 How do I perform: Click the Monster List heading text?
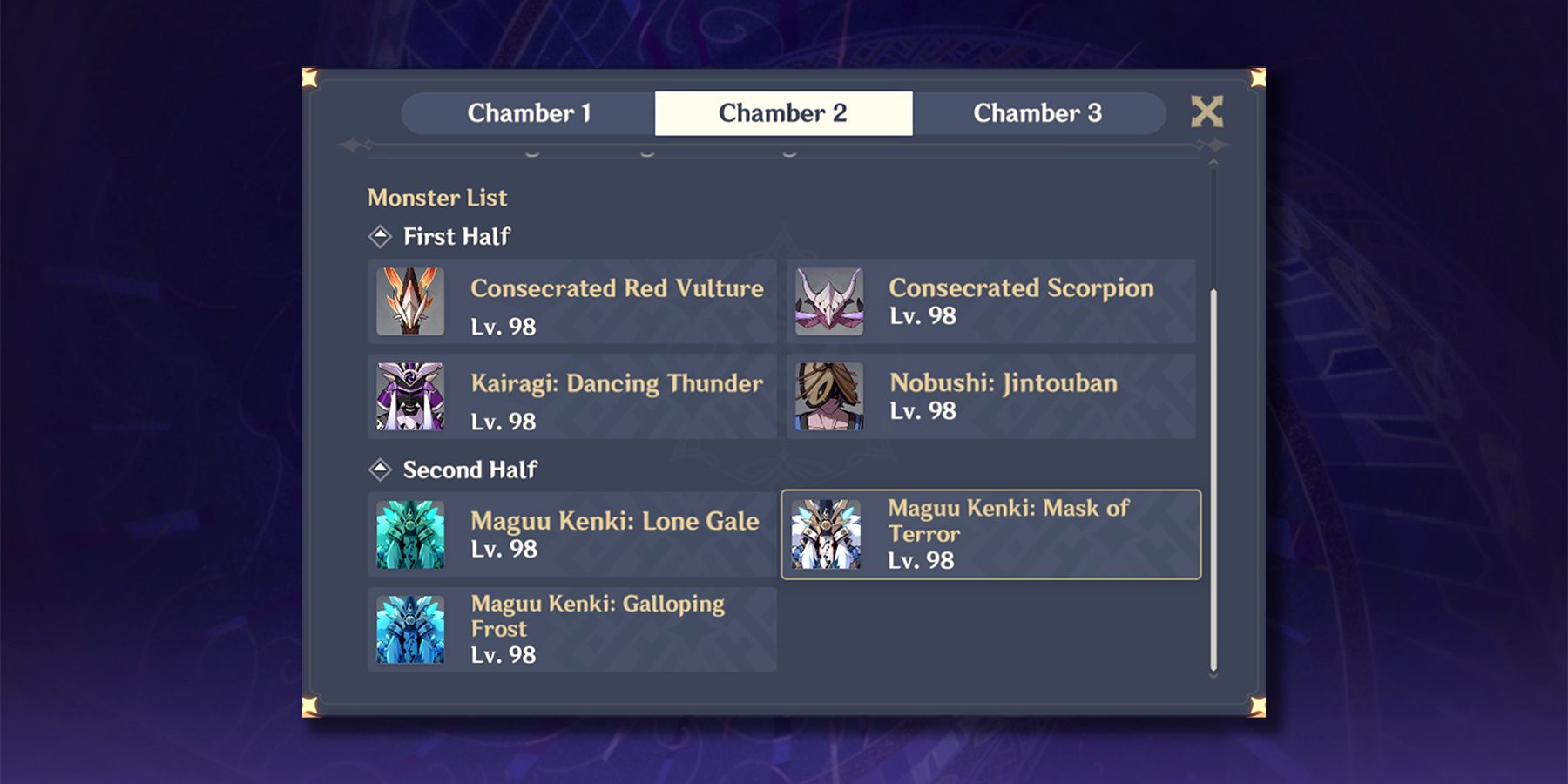436,198
